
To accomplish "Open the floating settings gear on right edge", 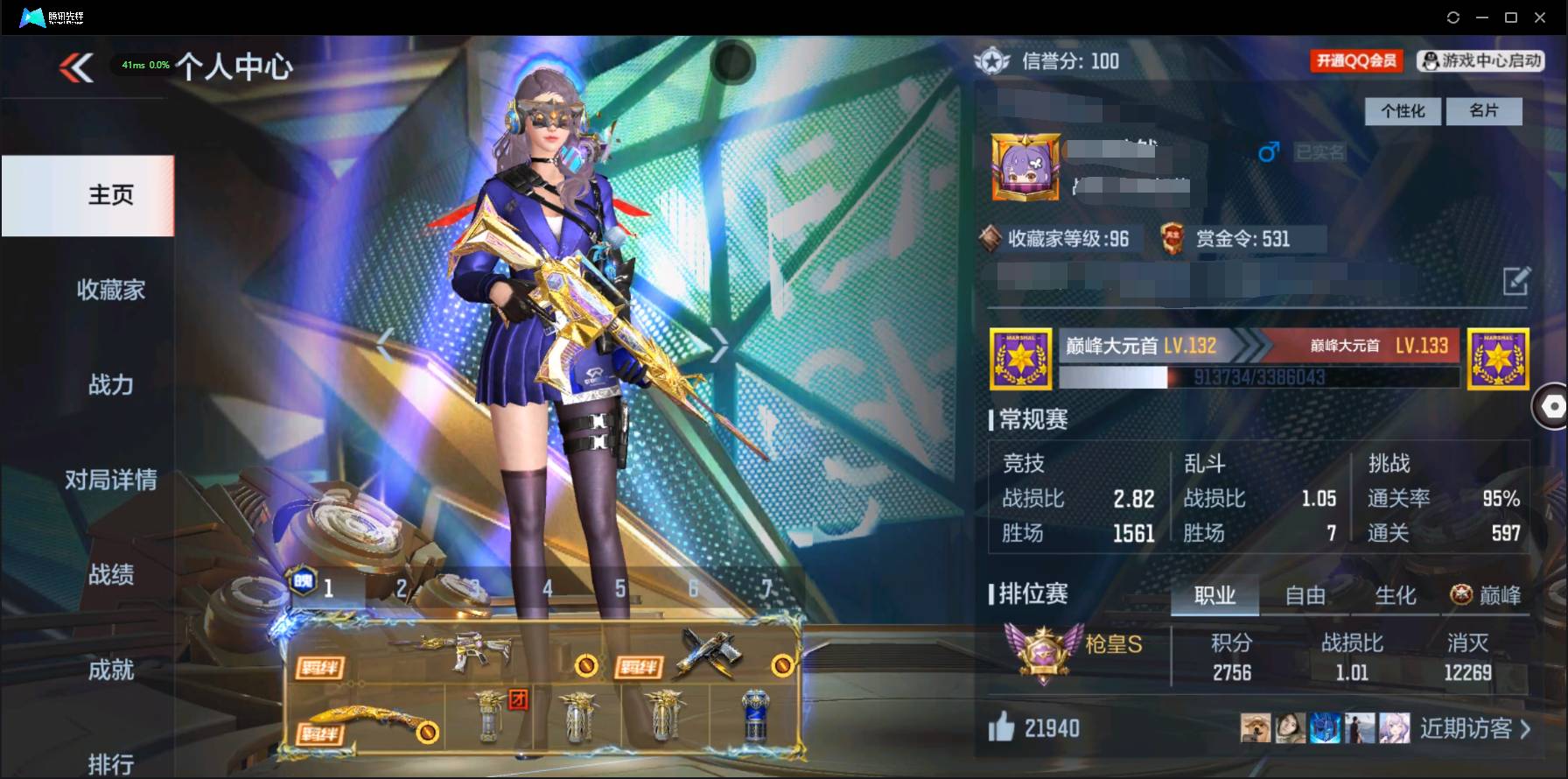I will point(1552,406).
